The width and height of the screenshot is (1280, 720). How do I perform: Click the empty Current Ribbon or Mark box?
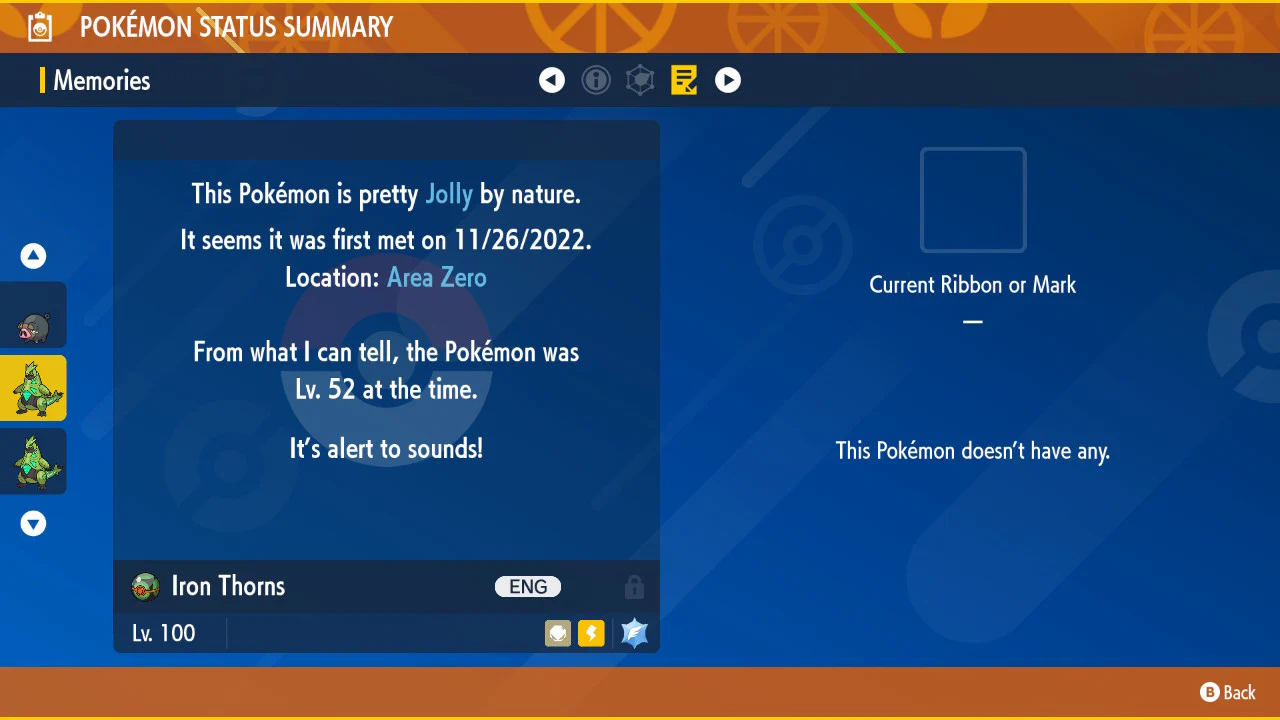click(x=973, y=200)
